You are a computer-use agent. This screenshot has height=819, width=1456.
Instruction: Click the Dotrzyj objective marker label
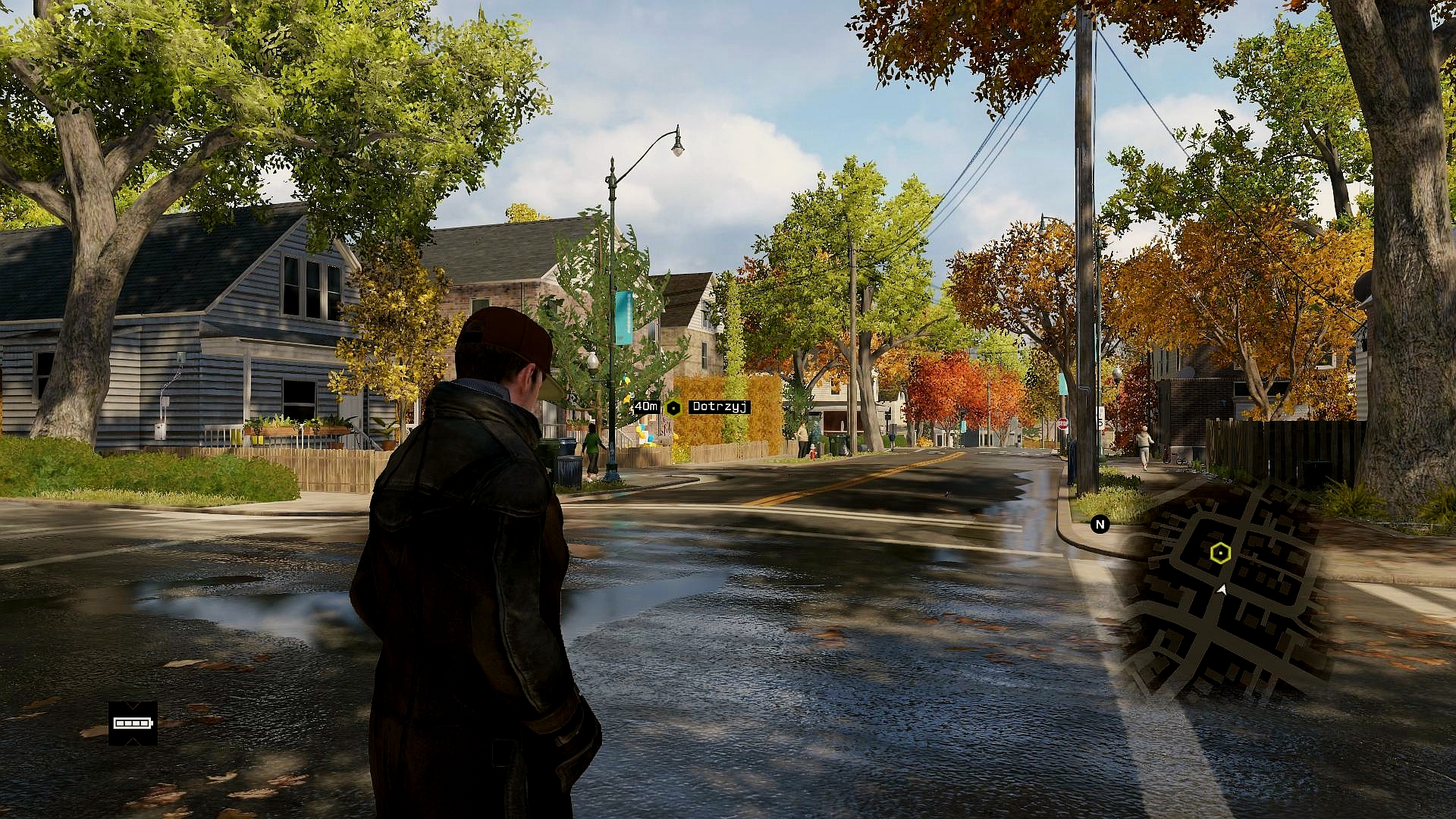coord(719,407)
